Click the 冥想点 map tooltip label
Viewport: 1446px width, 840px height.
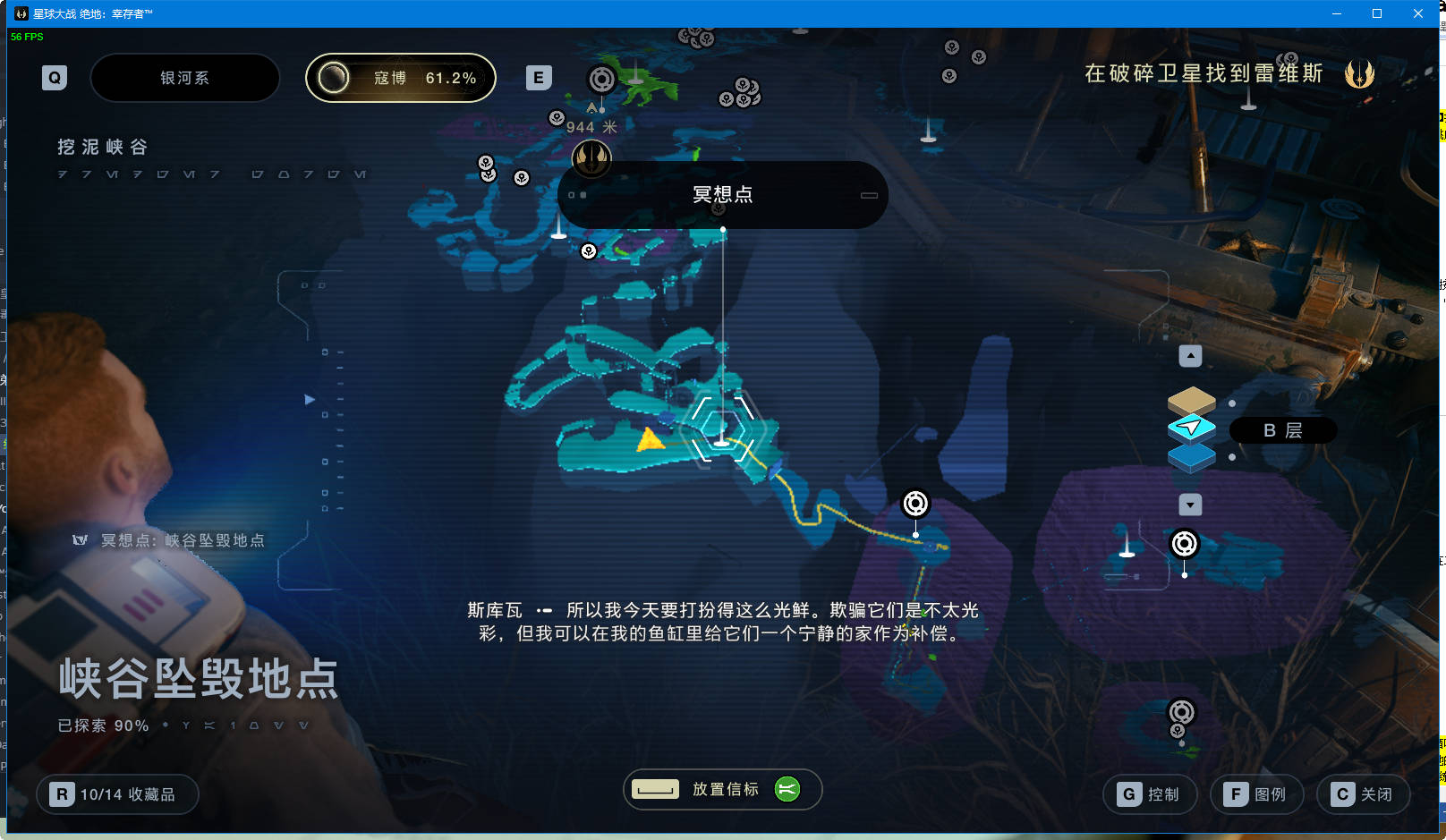[x=722, y=195]
